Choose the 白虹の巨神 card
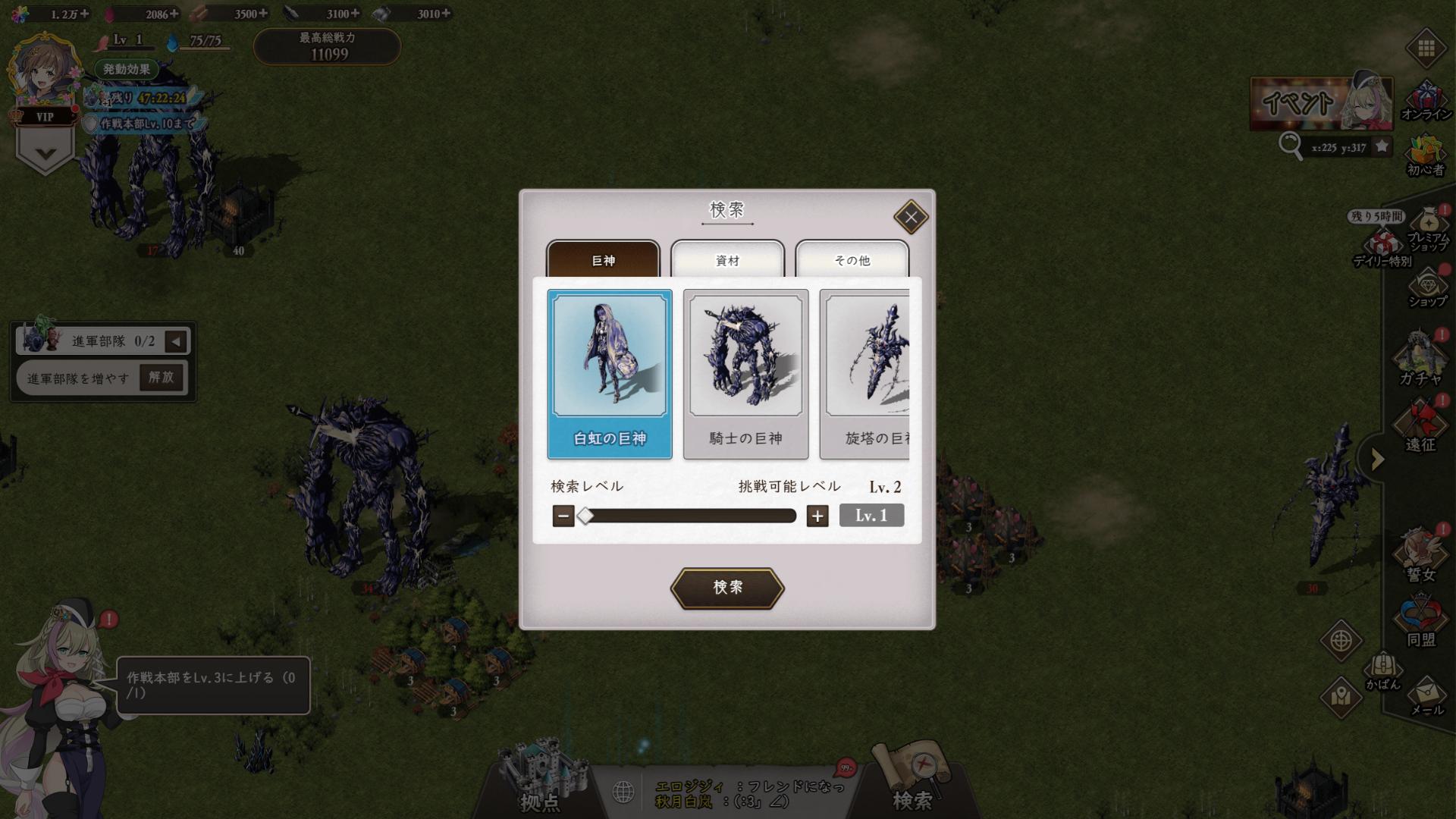The image size is (1456, 819). point(610,374)
